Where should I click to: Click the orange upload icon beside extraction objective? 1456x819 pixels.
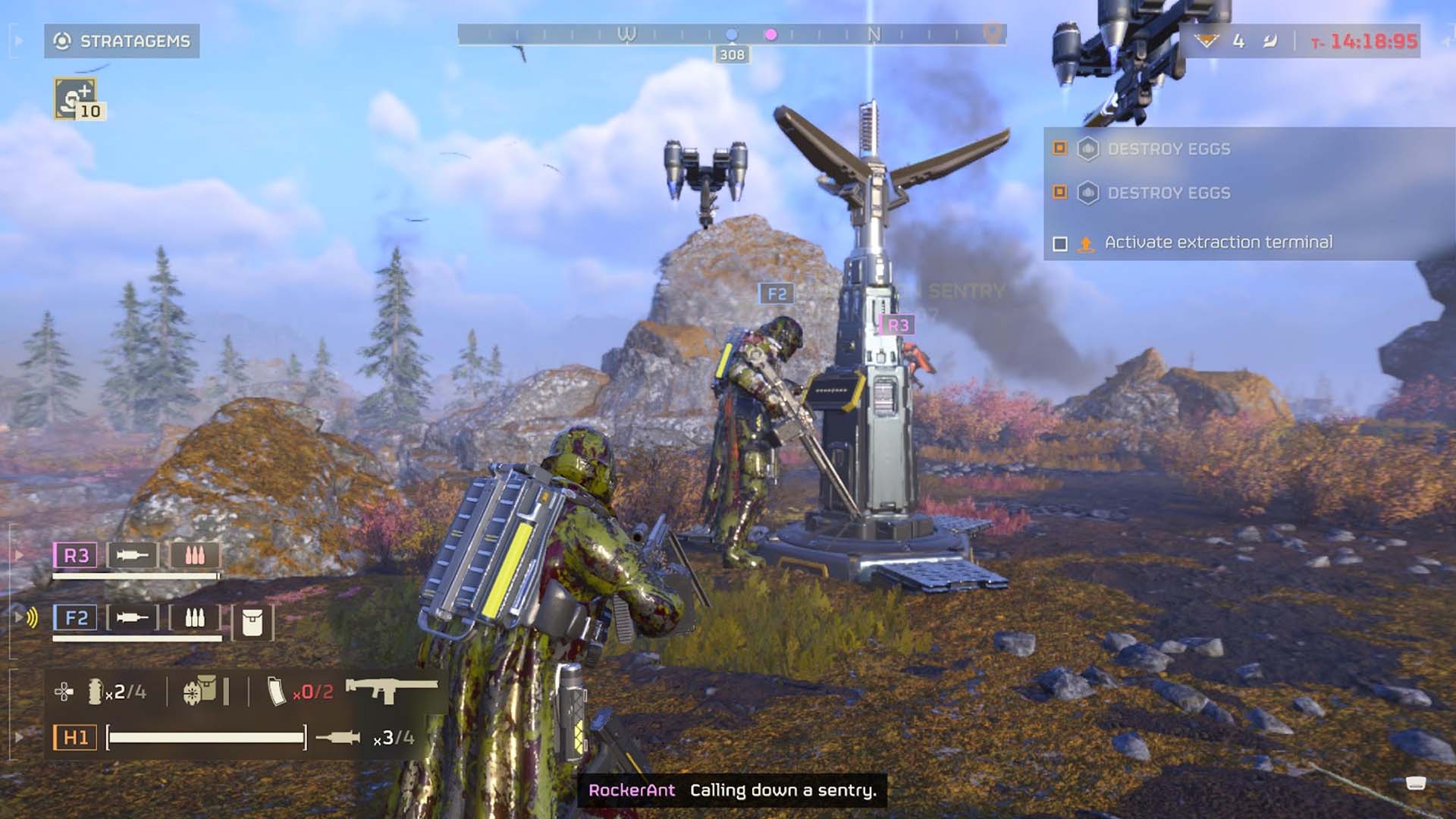1084,243
